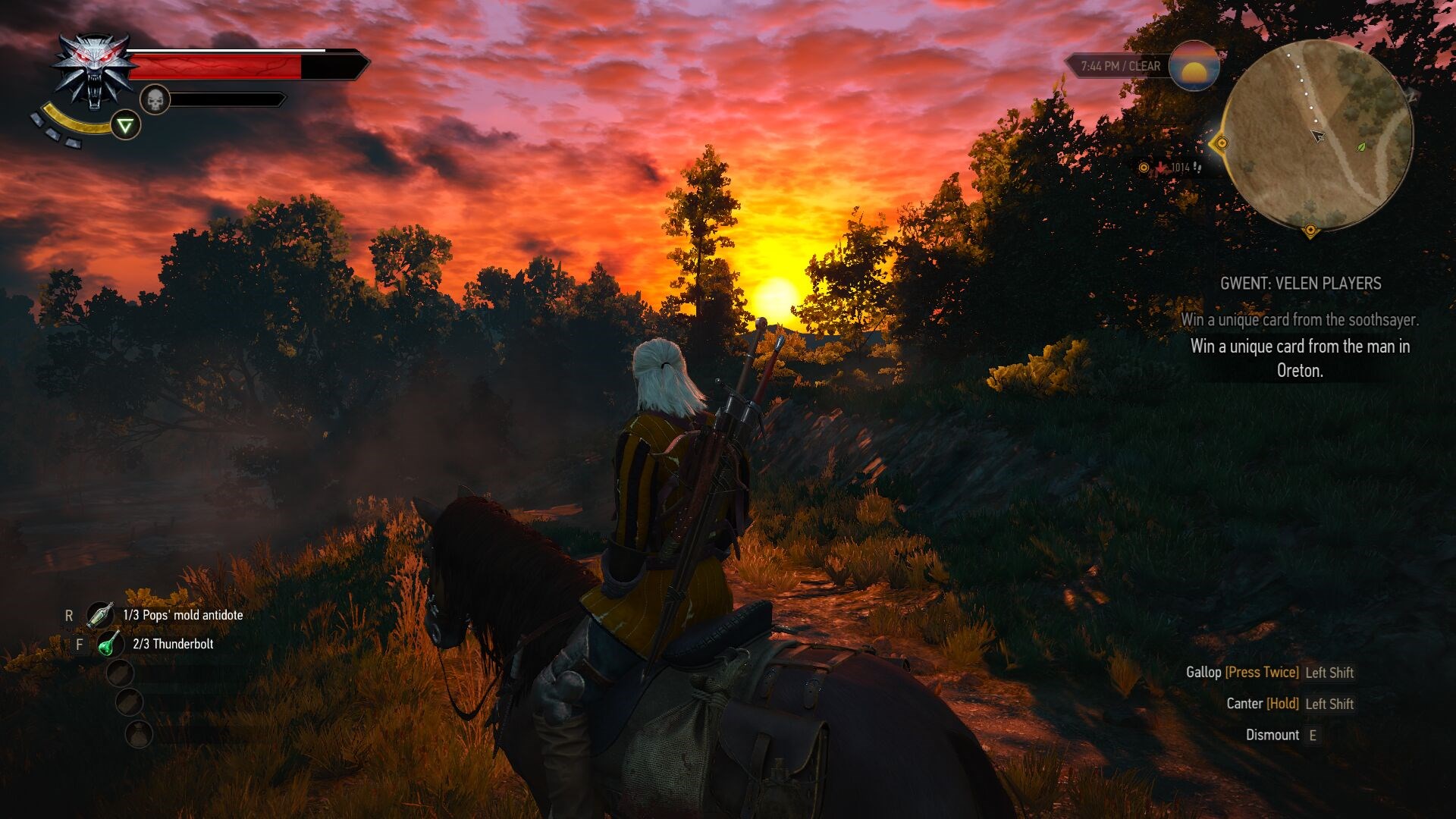
Task: Click the yellow quest diamond on the minimap edge
Action: (x=1222, y=143)
